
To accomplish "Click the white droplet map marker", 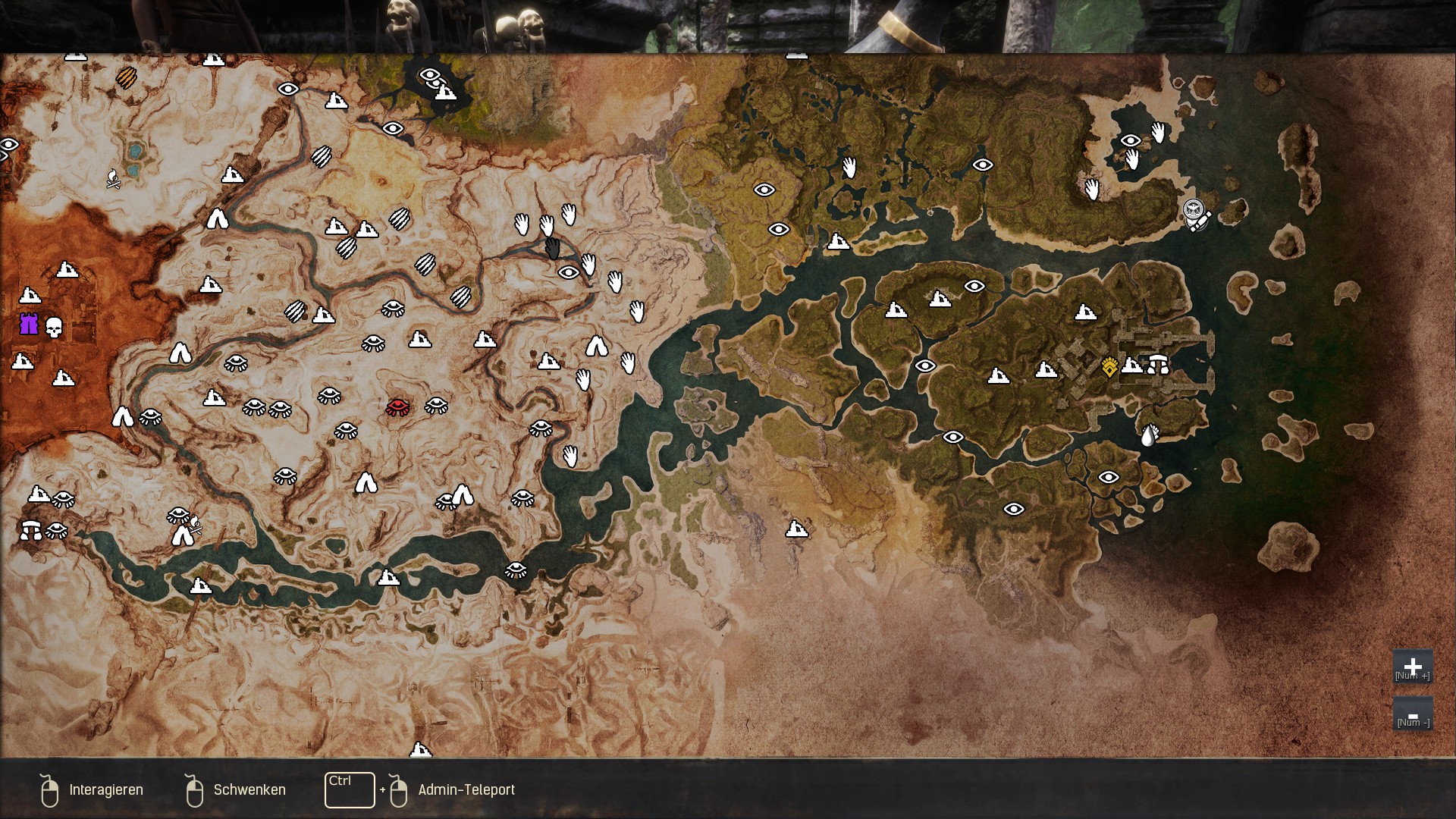I will point(1149,435).
